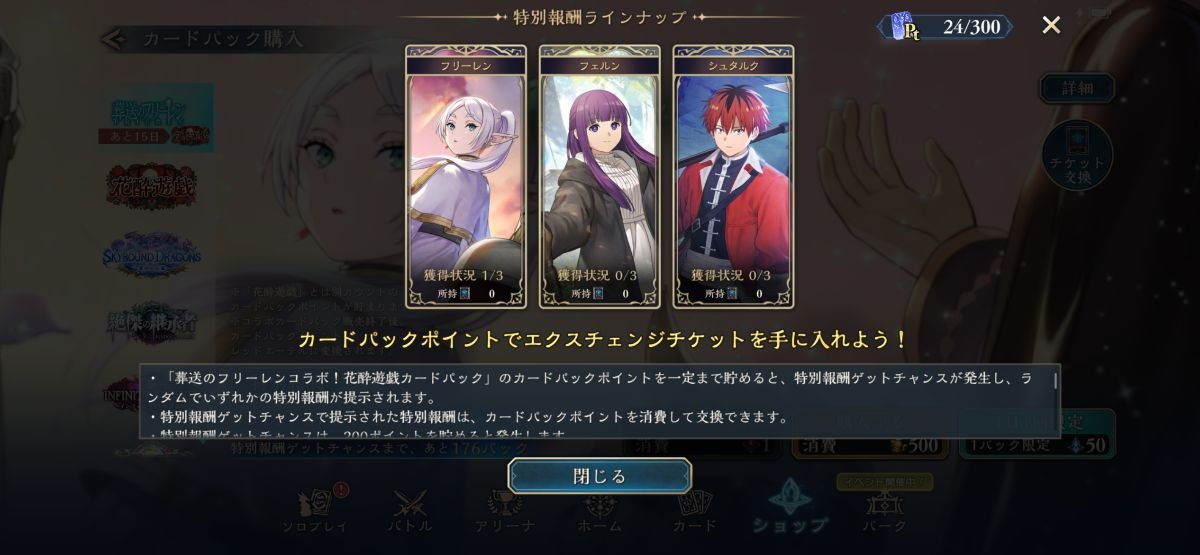
Task: Close the popup with the 閉じる button
Action: click(599, 476)
